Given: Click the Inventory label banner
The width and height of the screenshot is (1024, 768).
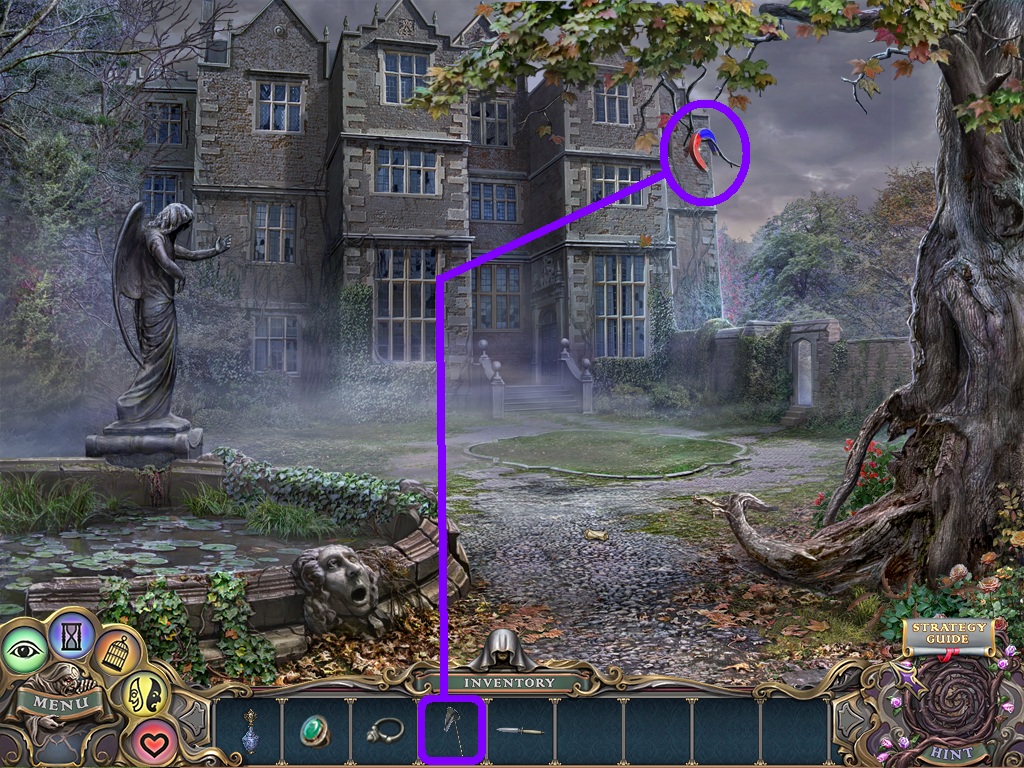Looking at the screenshot, I should point(508,682).
